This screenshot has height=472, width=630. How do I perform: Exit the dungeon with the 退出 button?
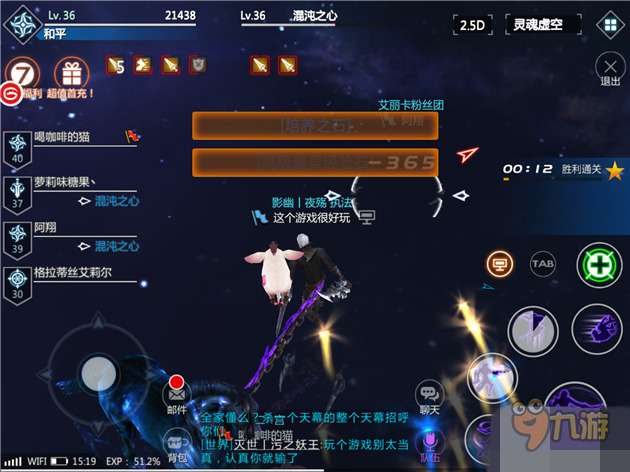pos(609,70)
